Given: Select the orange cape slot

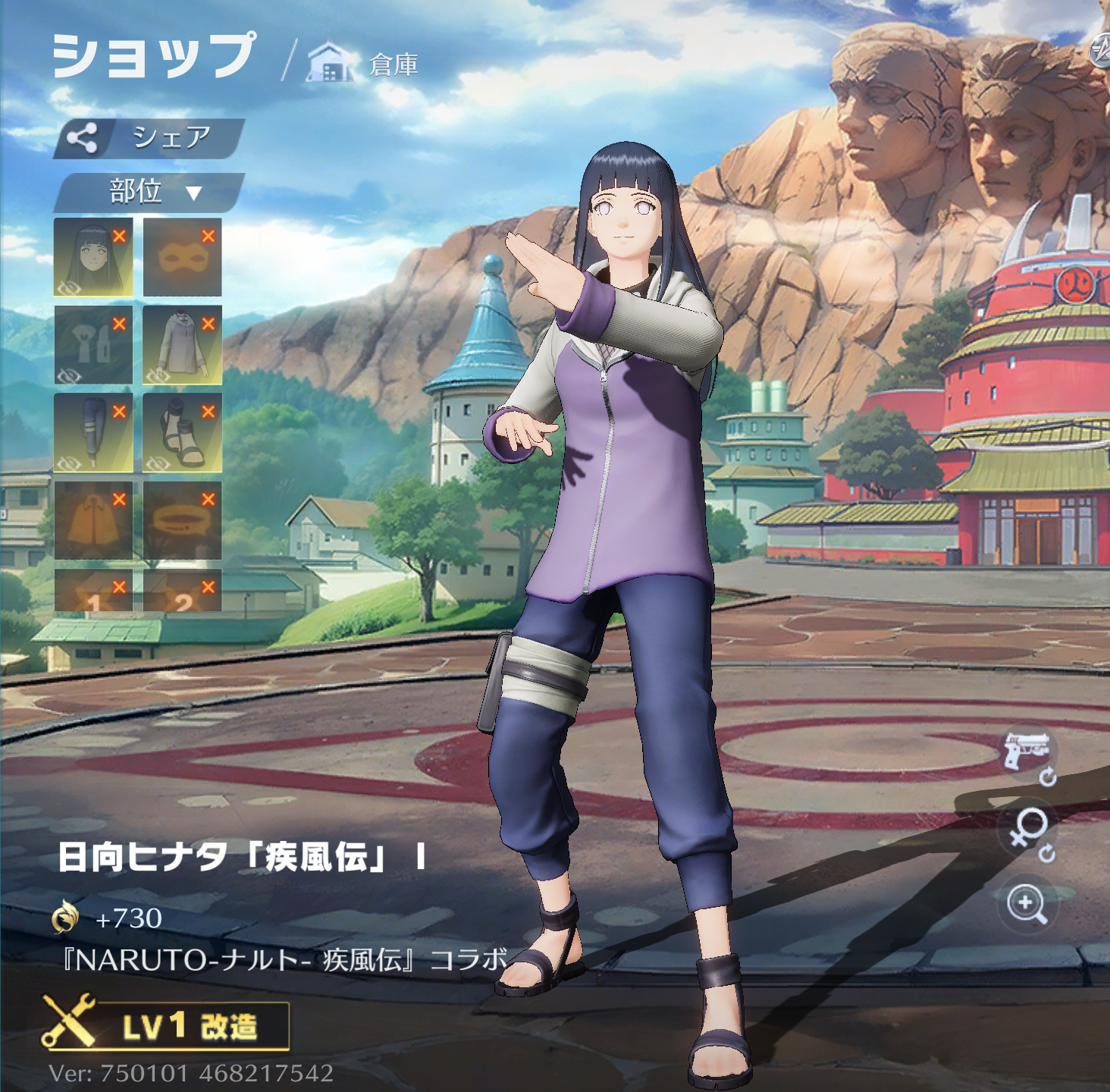Looking at the screenshot, I should coord(93,521).
